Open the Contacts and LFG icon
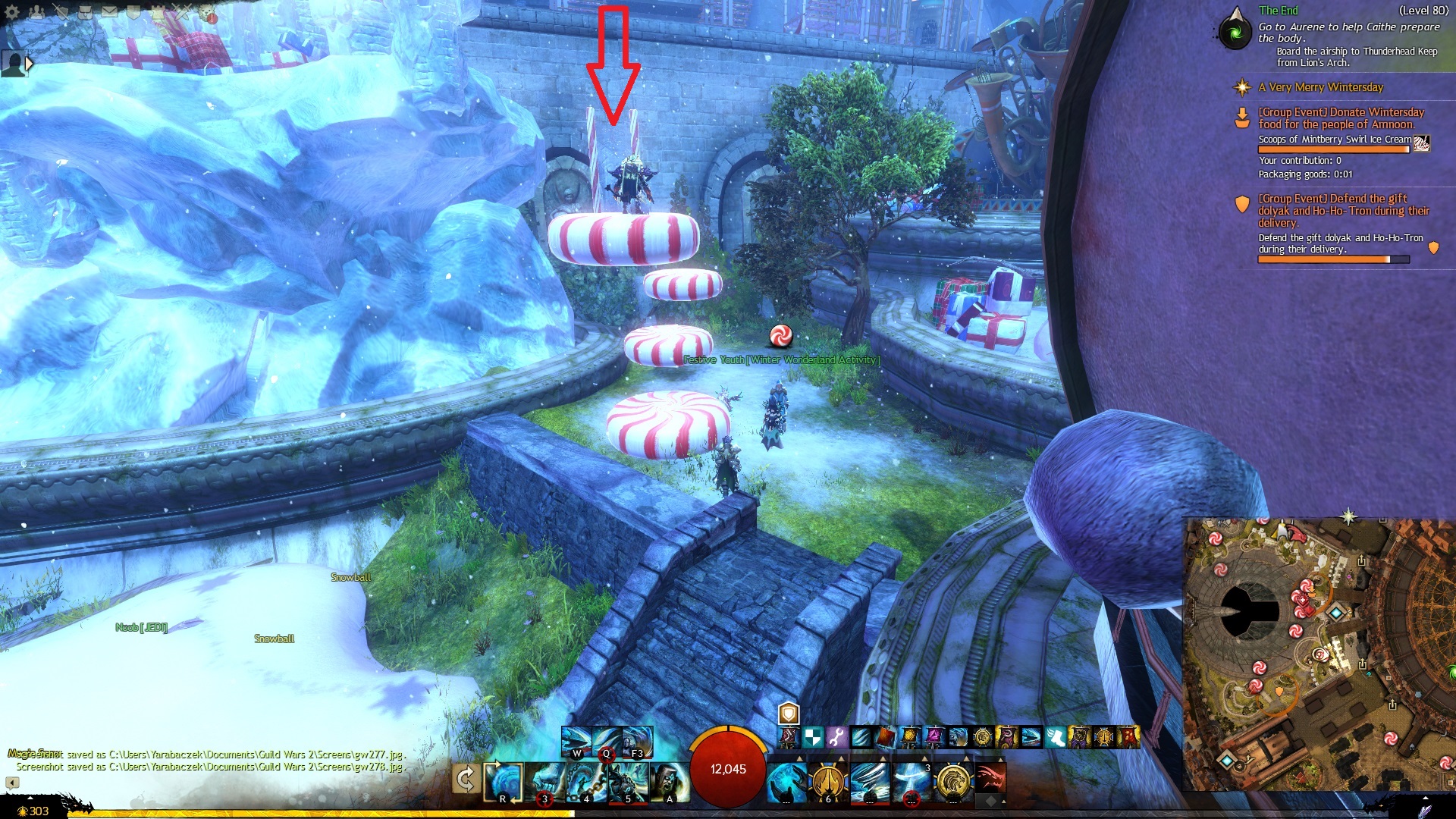 coord(36,12)
